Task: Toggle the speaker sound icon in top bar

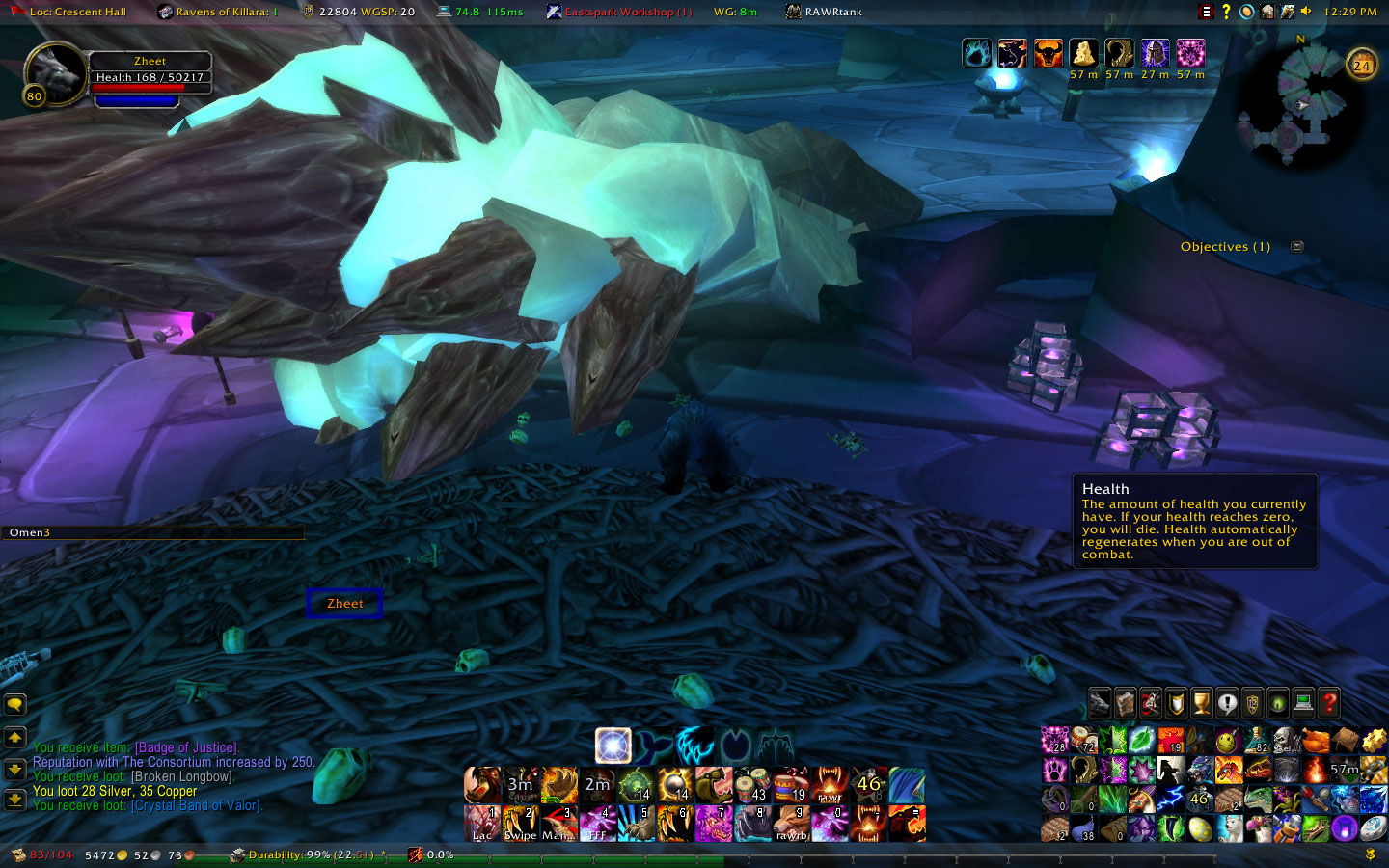Action: coord(1306,12)
